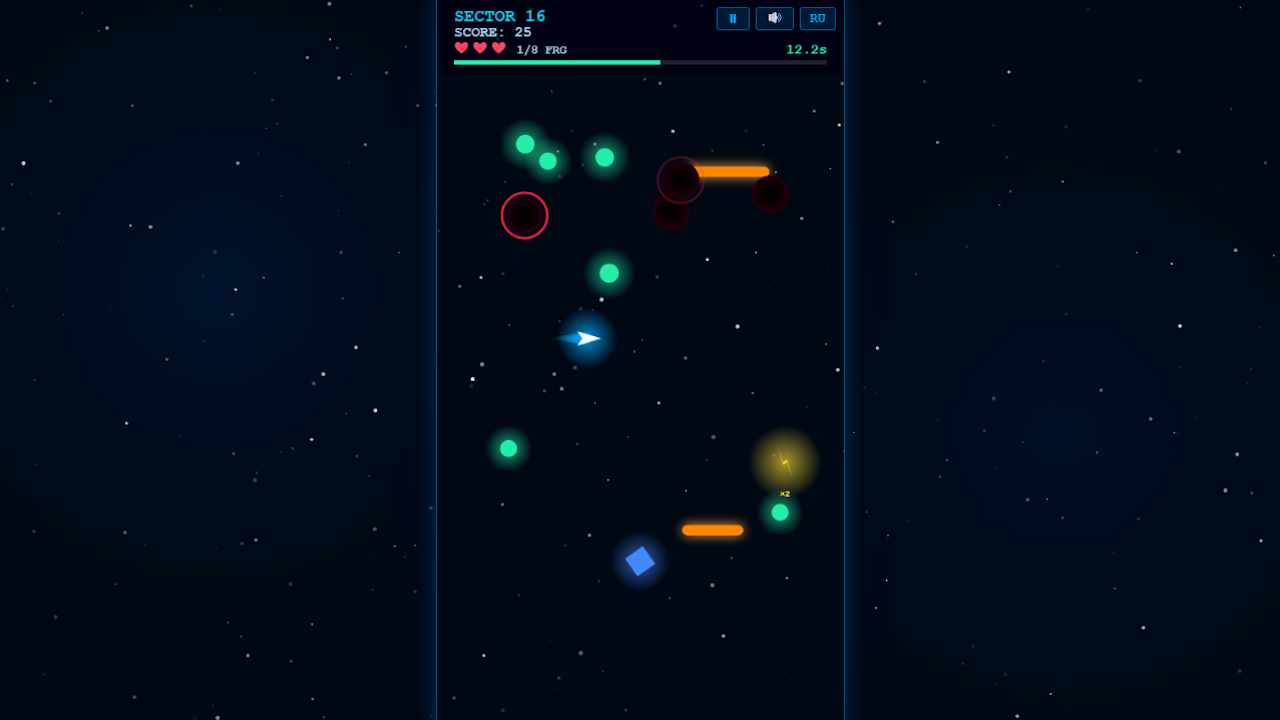Click the yellow lightning power-up
This screenshot has width=1280, height=720.
(784, 459)
